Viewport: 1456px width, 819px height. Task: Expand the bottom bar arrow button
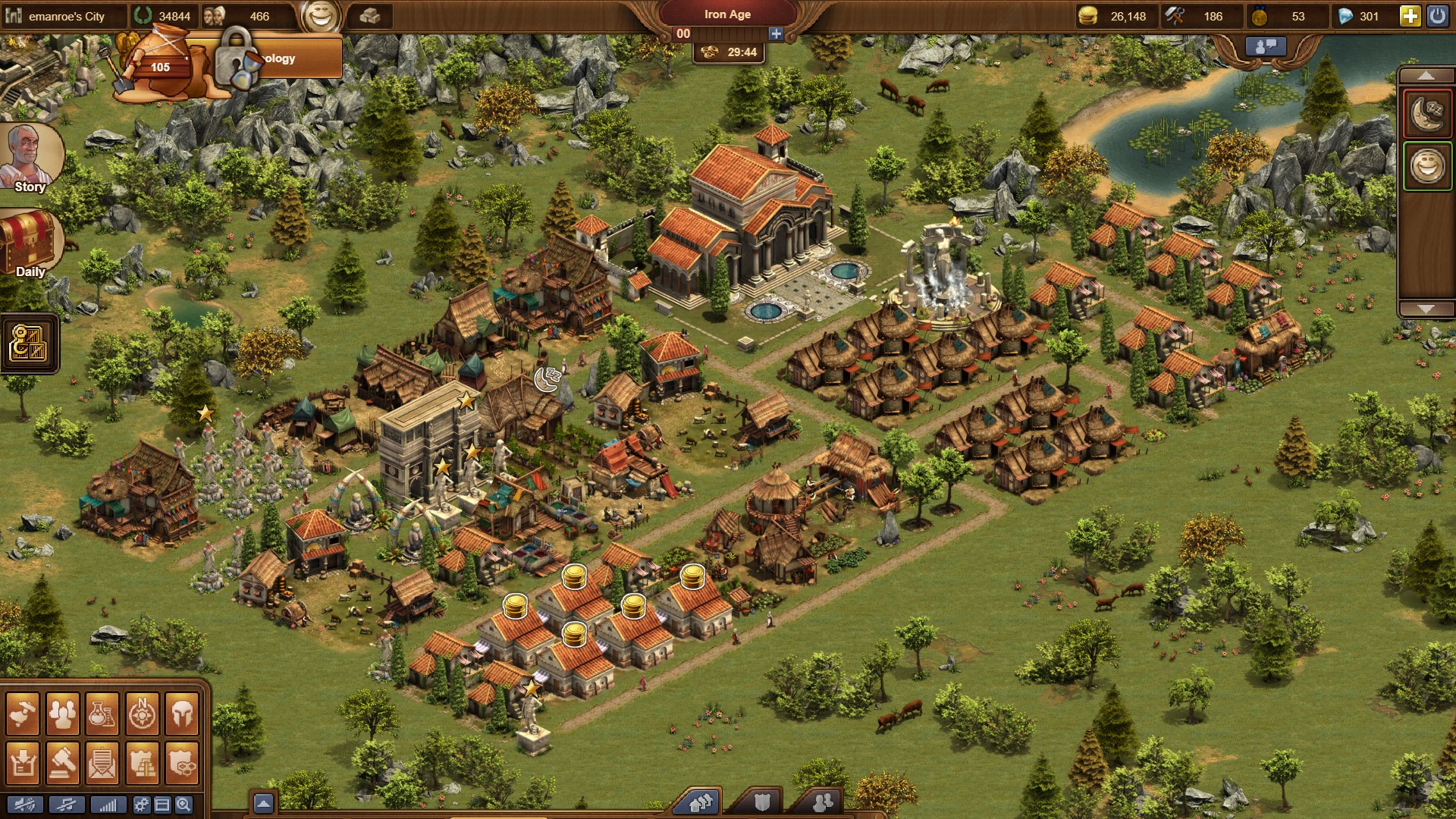[263, 803]
